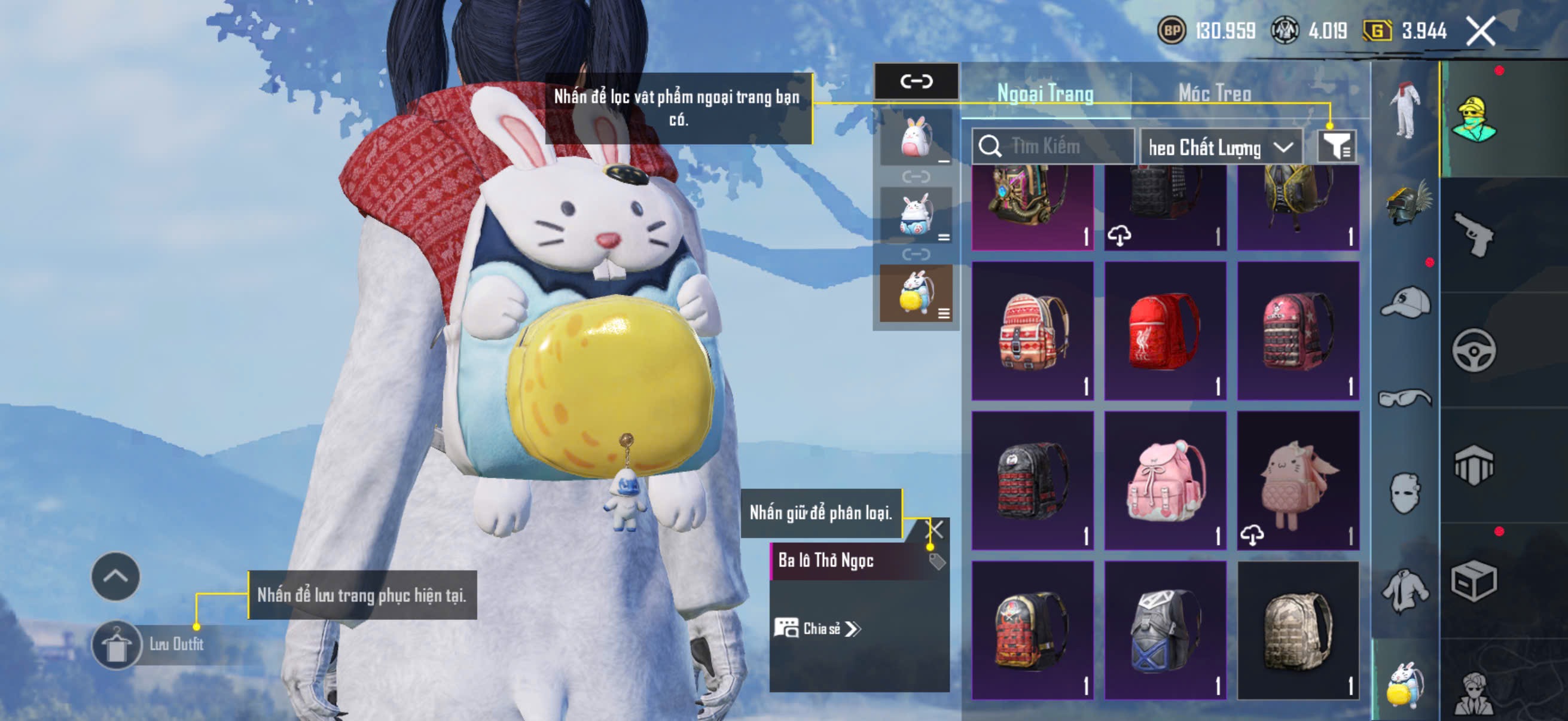The width and height of the screenshot is (1568, 721).
Task: Open the steering wheel vehicle category
Action: (x=1474, y=350)
